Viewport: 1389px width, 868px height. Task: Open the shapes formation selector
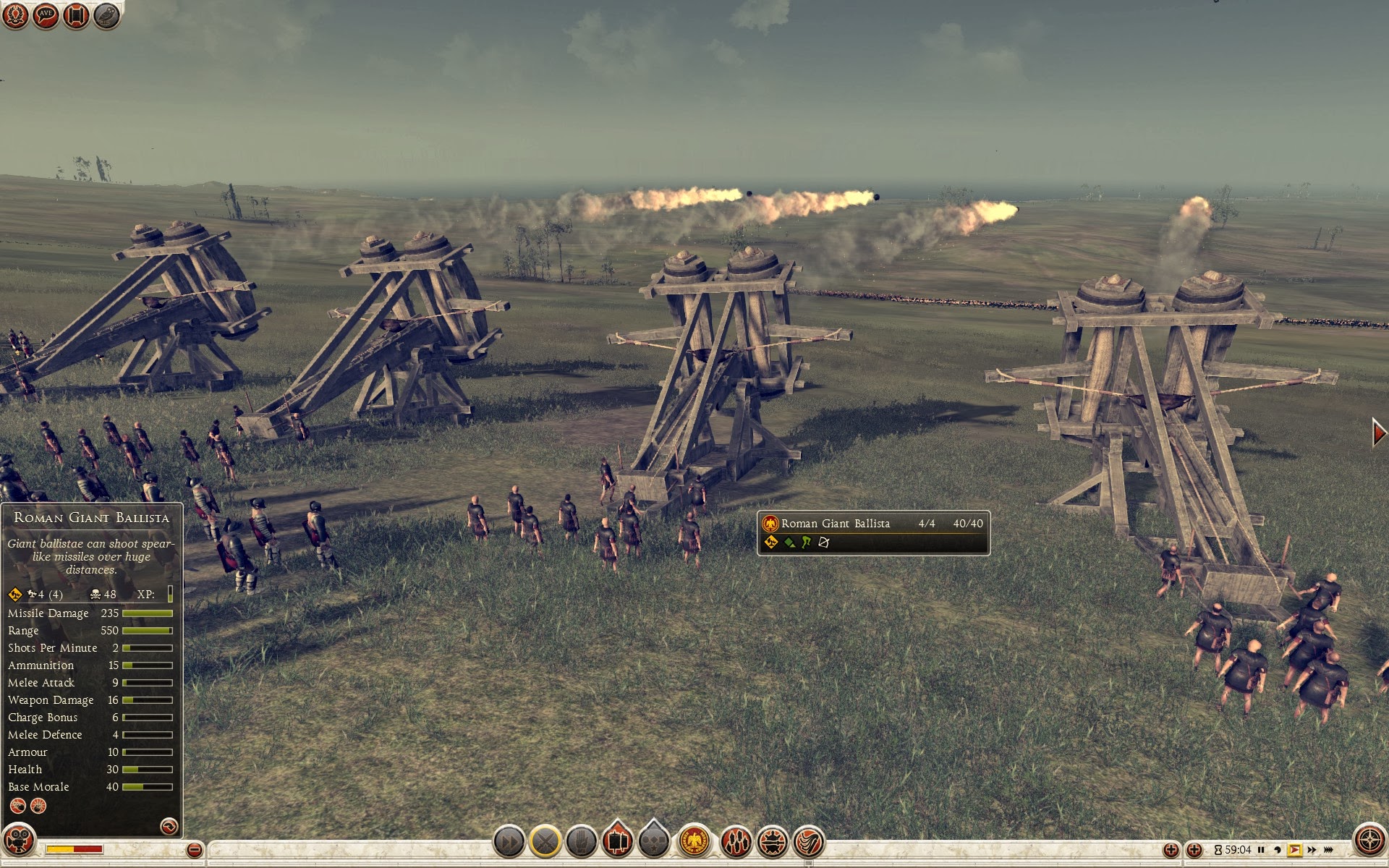[x=654, y=840]
